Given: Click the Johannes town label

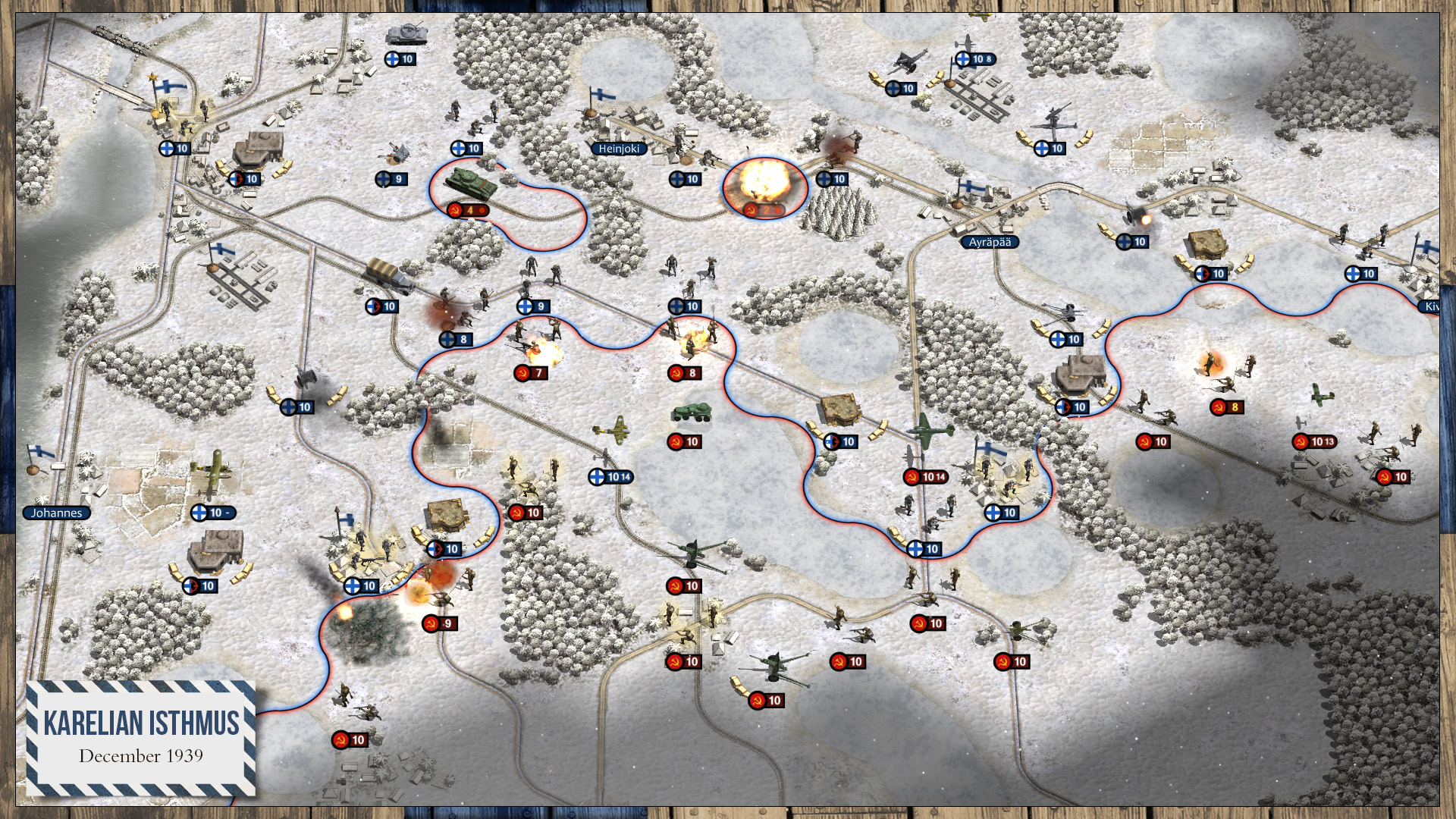Looking at the screenshot, I should 55,513.
